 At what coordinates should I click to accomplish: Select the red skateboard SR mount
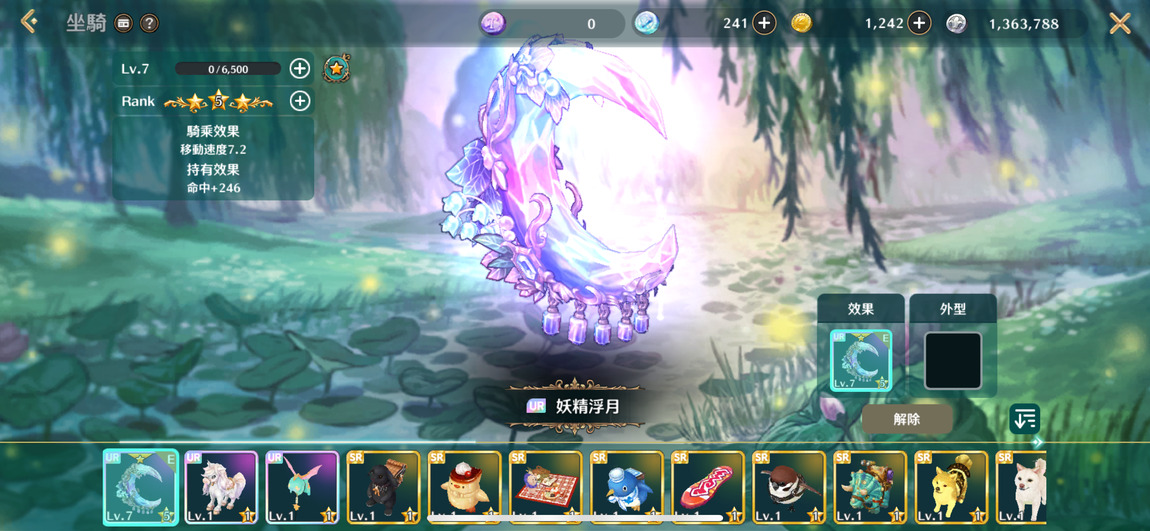point(708,487)
